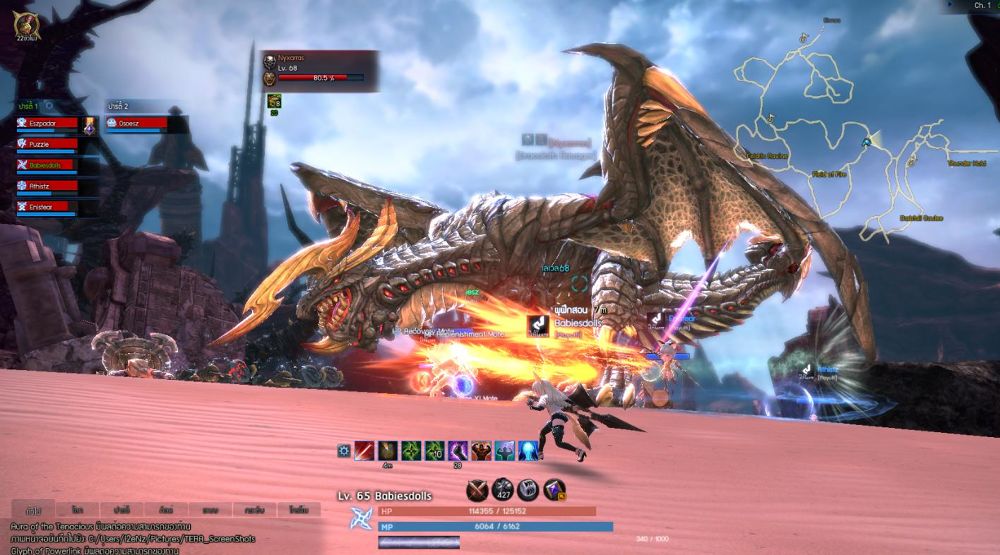Click Enistear's party frame
Screen dimensions: 1000x555
click(x=48, y=206)
